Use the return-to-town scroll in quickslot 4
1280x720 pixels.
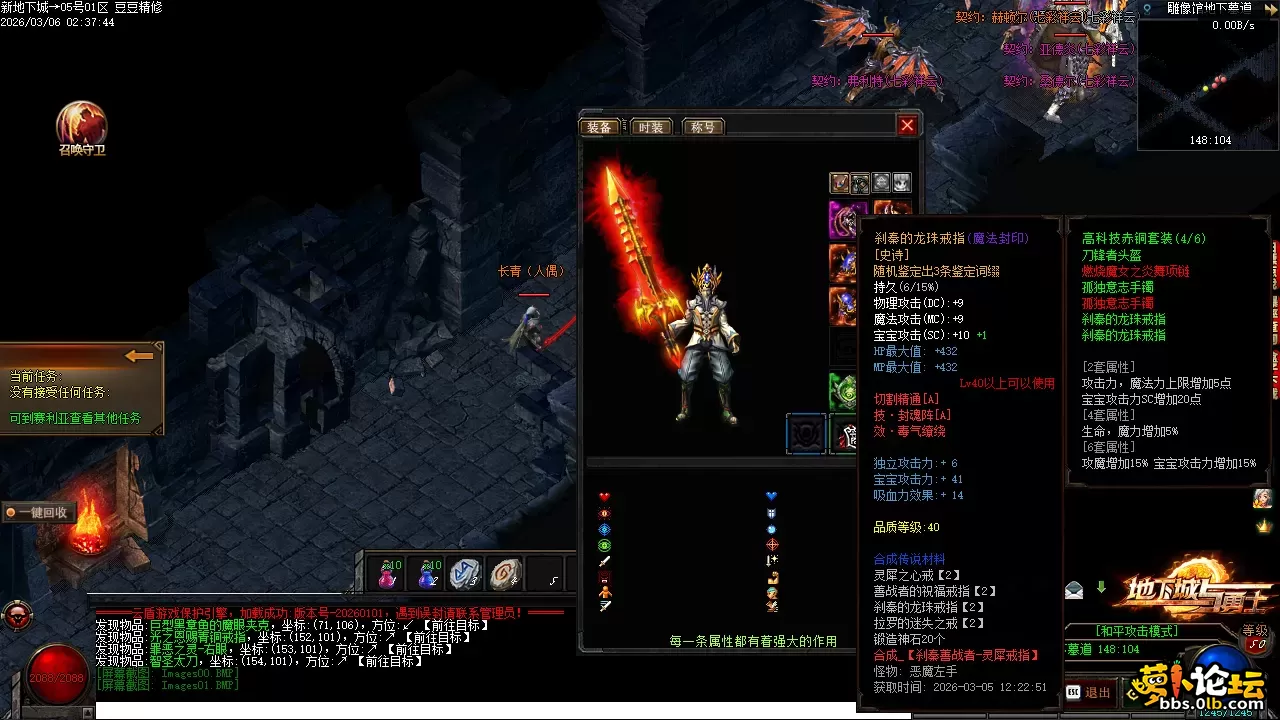point(505,575)
